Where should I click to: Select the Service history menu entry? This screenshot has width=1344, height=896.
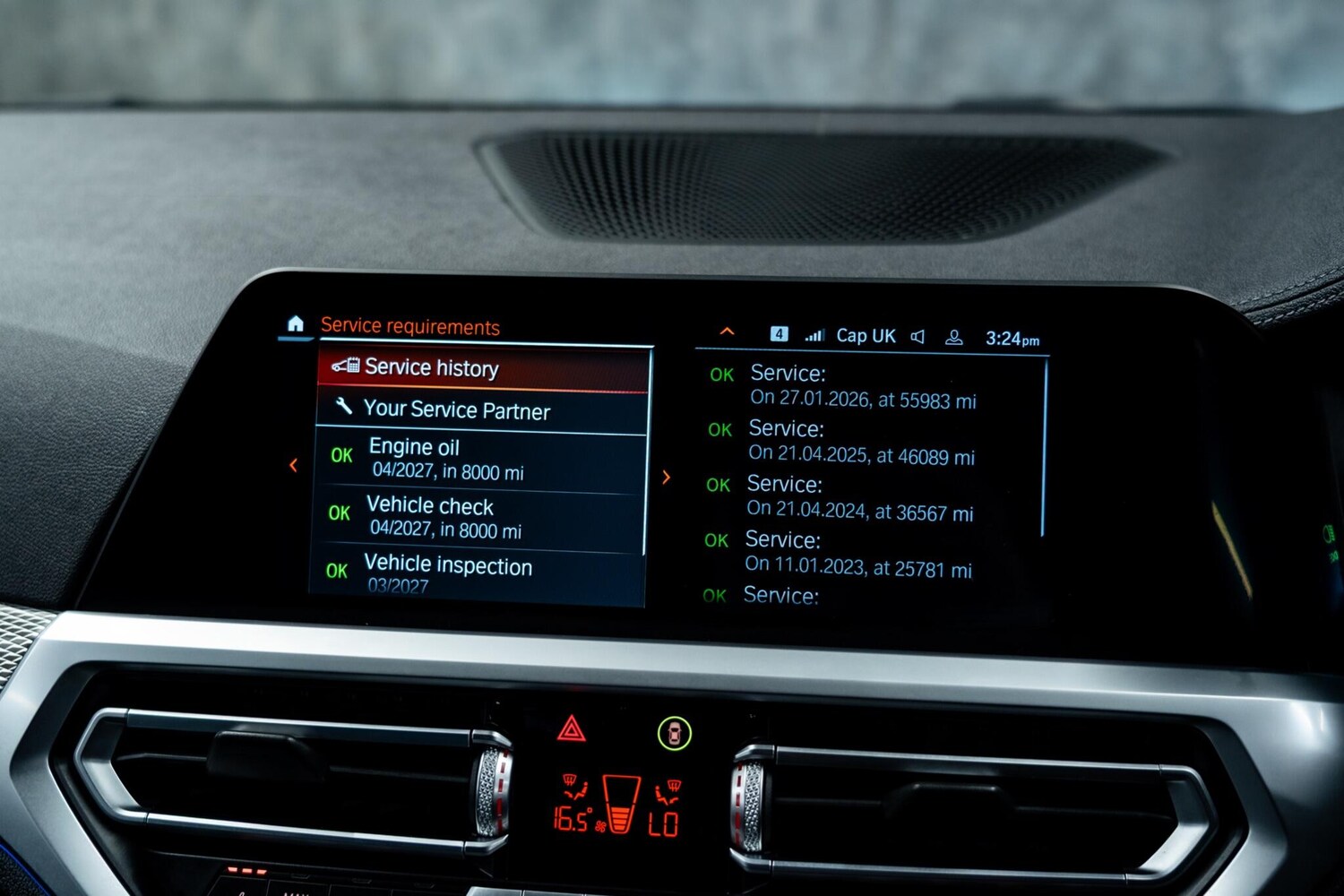tap(430, 368)
